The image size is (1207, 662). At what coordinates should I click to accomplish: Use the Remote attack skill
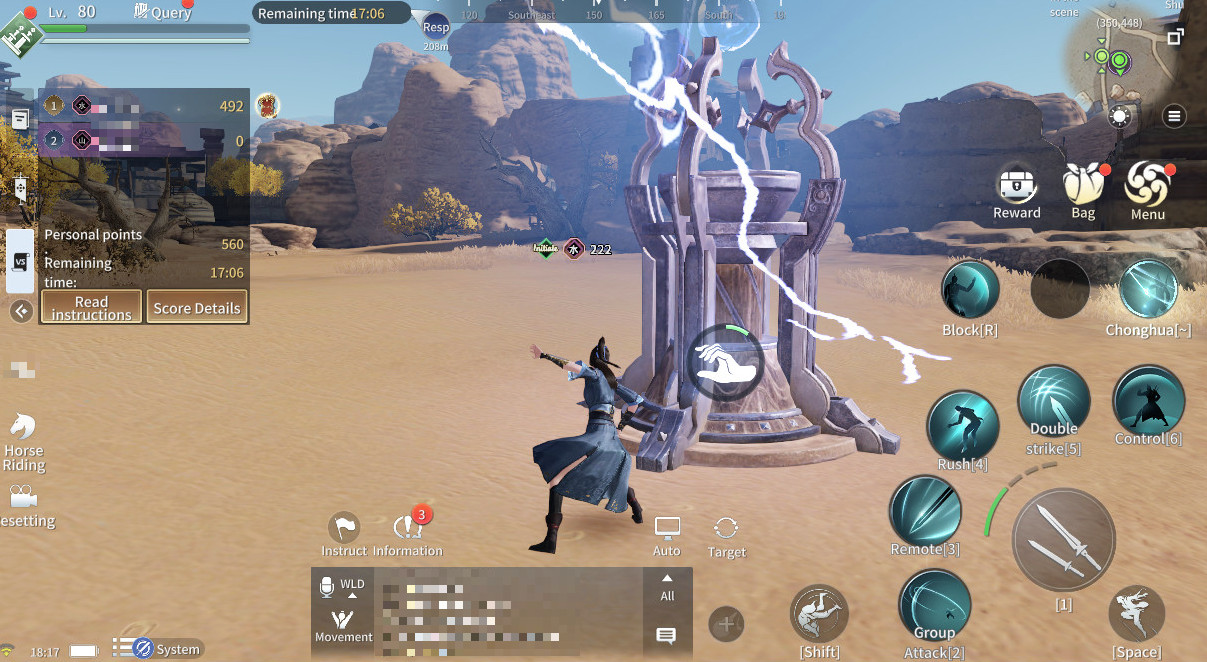pyautogui.click(x=925, y=510)
